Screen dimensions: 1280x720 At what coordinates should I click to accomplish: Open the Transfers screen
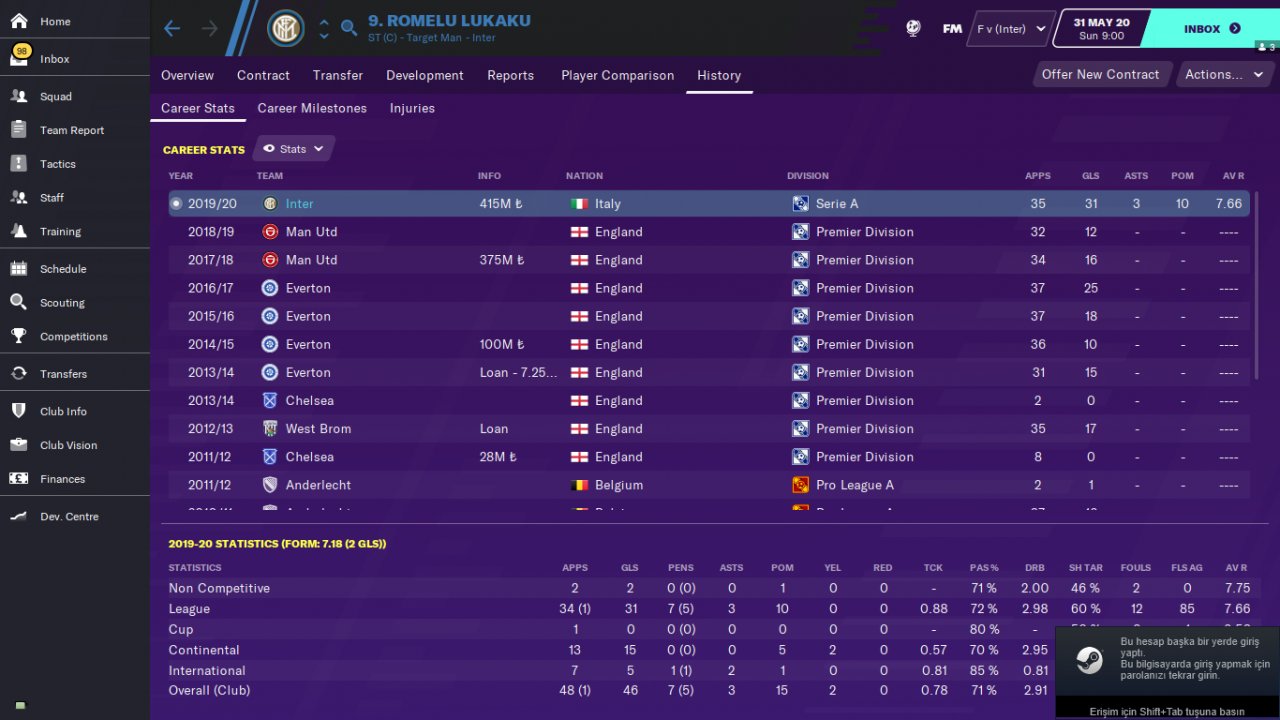(63, 374)
